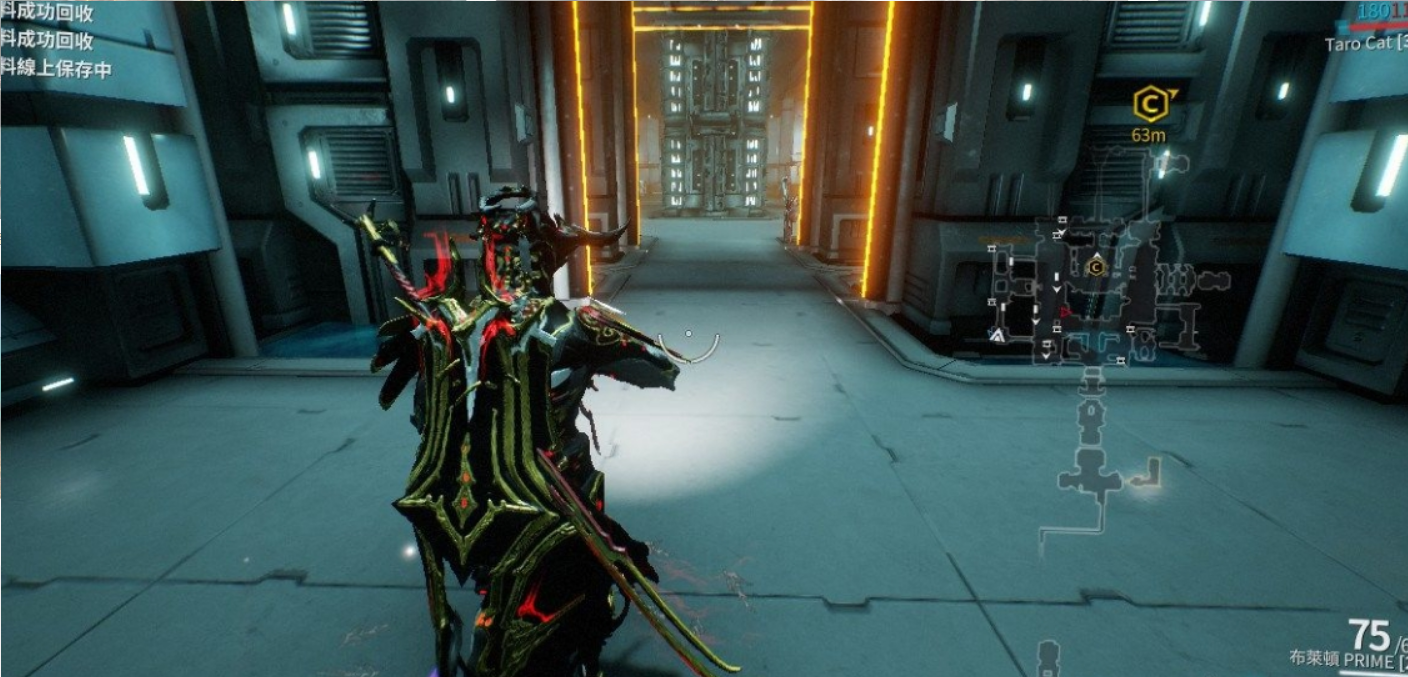The height and width of the screenshot is (677, 1408).
Task: Click the player arrow on the minimap
Action: 997,336
